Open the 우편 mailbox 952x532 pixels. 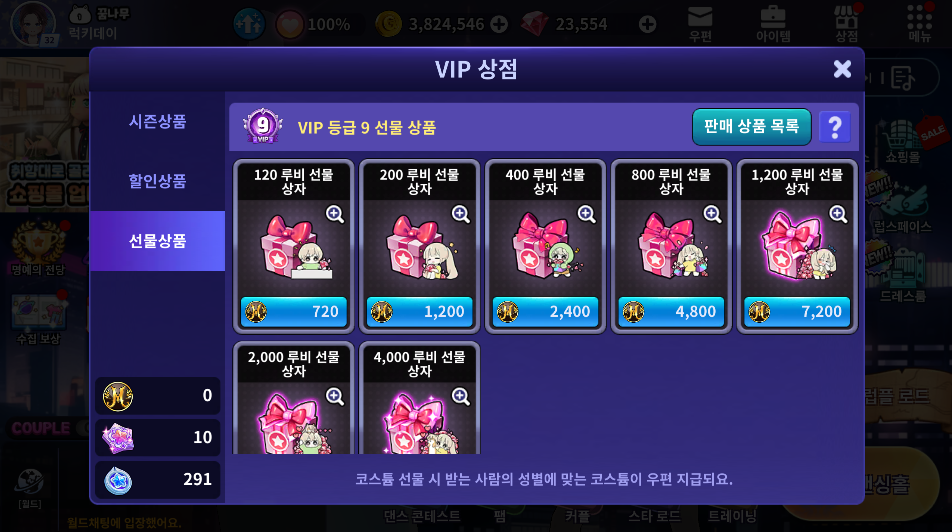pos(700,24)
